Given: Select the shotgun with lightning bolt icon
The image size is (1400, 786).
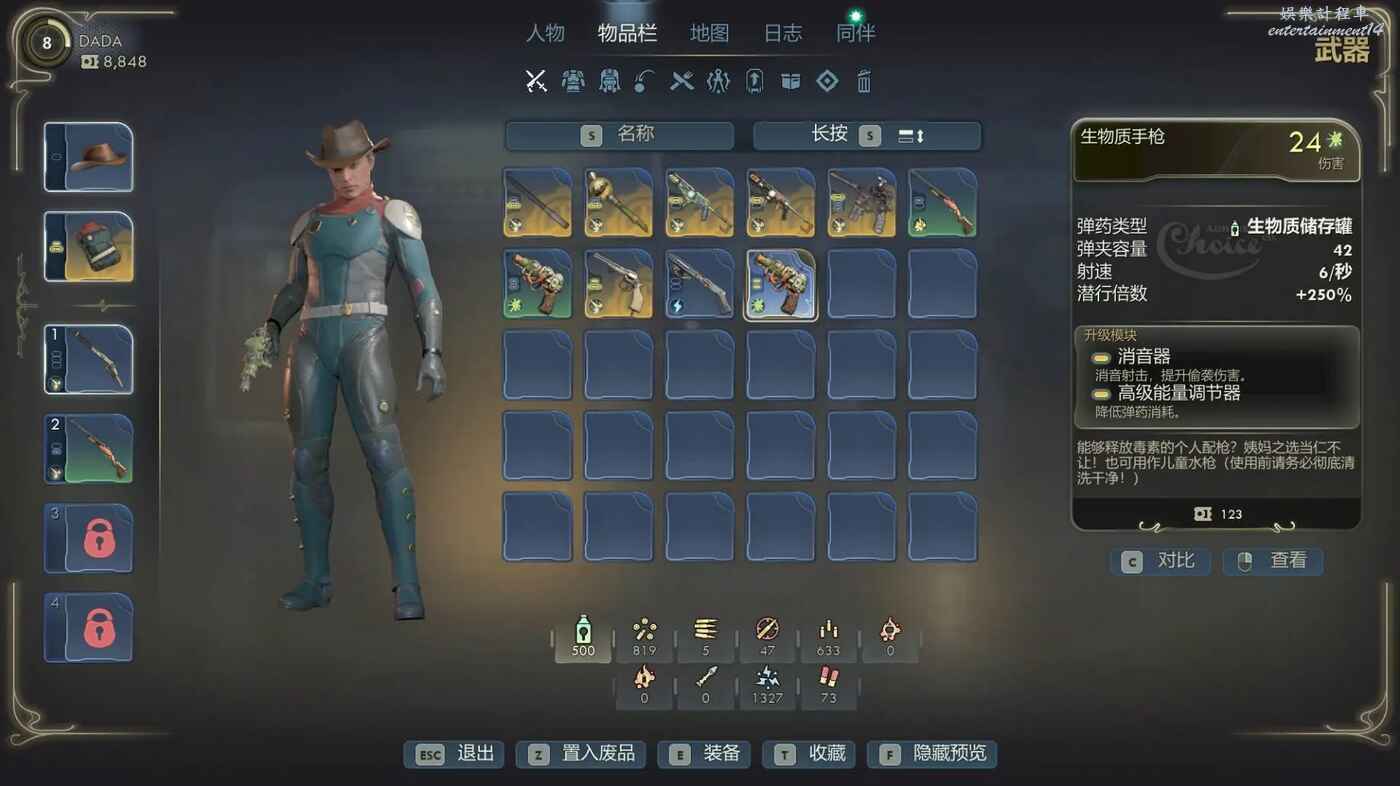Looking at the screenshot, I should click(x=700, y=284).
